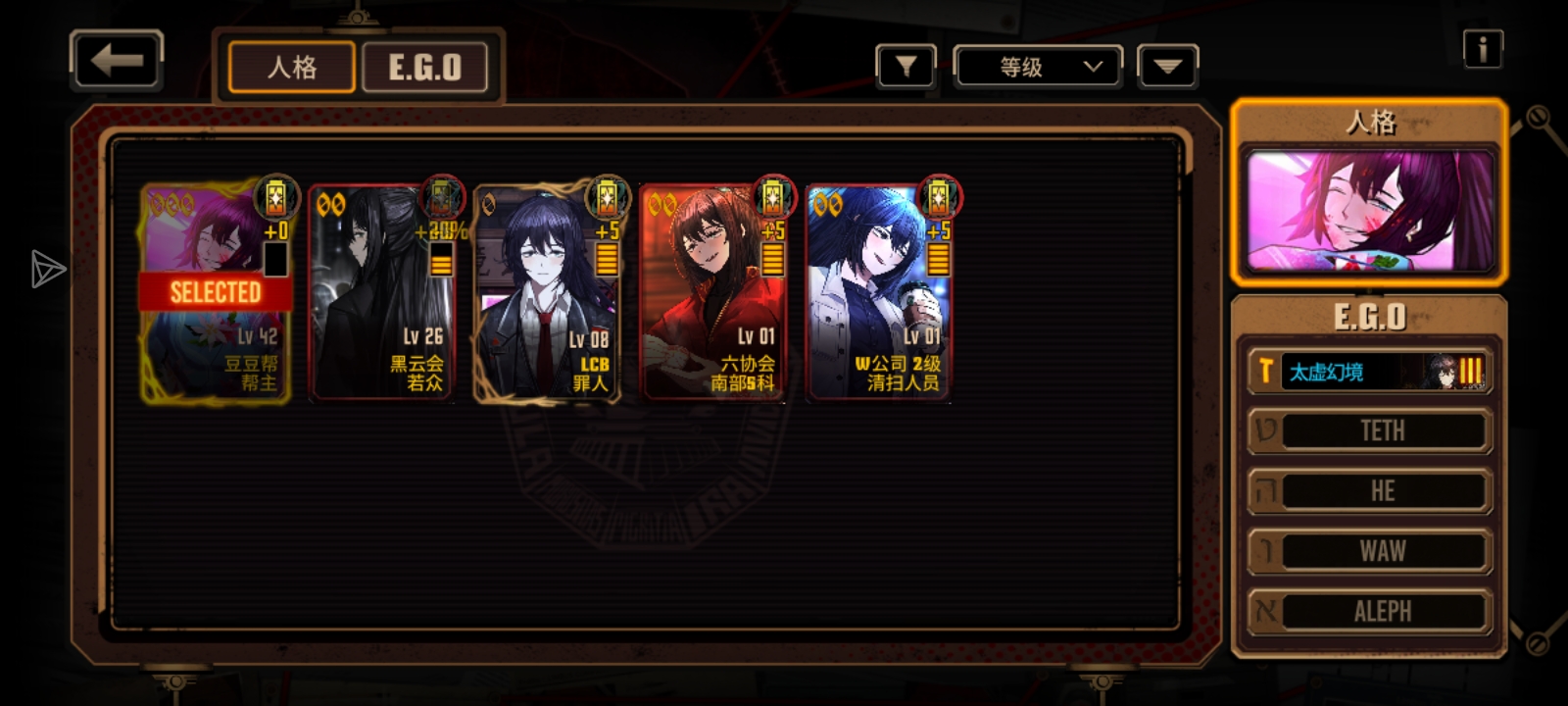Switch to the 人格 tab
This screenshot has height=706, width=1568.
click(x=291, y=68)
